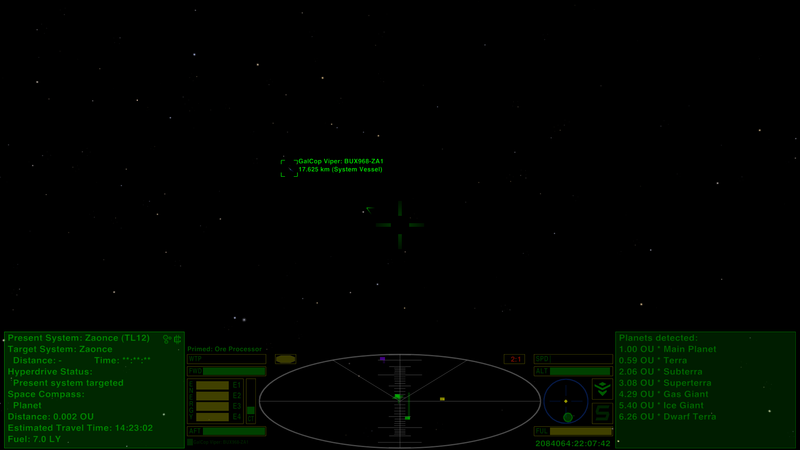Click the elliptical radar scanner

point(400,401)
